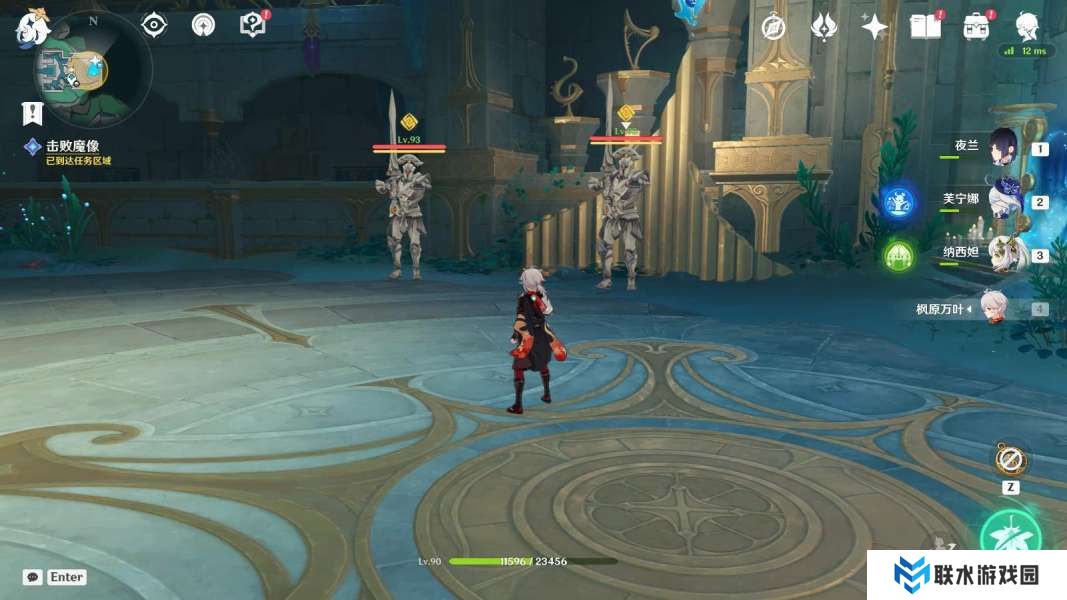Trigger the green burst icon beside 纳西妲
The width and height of the screenshot is (1067, 600).
(899, 256)
